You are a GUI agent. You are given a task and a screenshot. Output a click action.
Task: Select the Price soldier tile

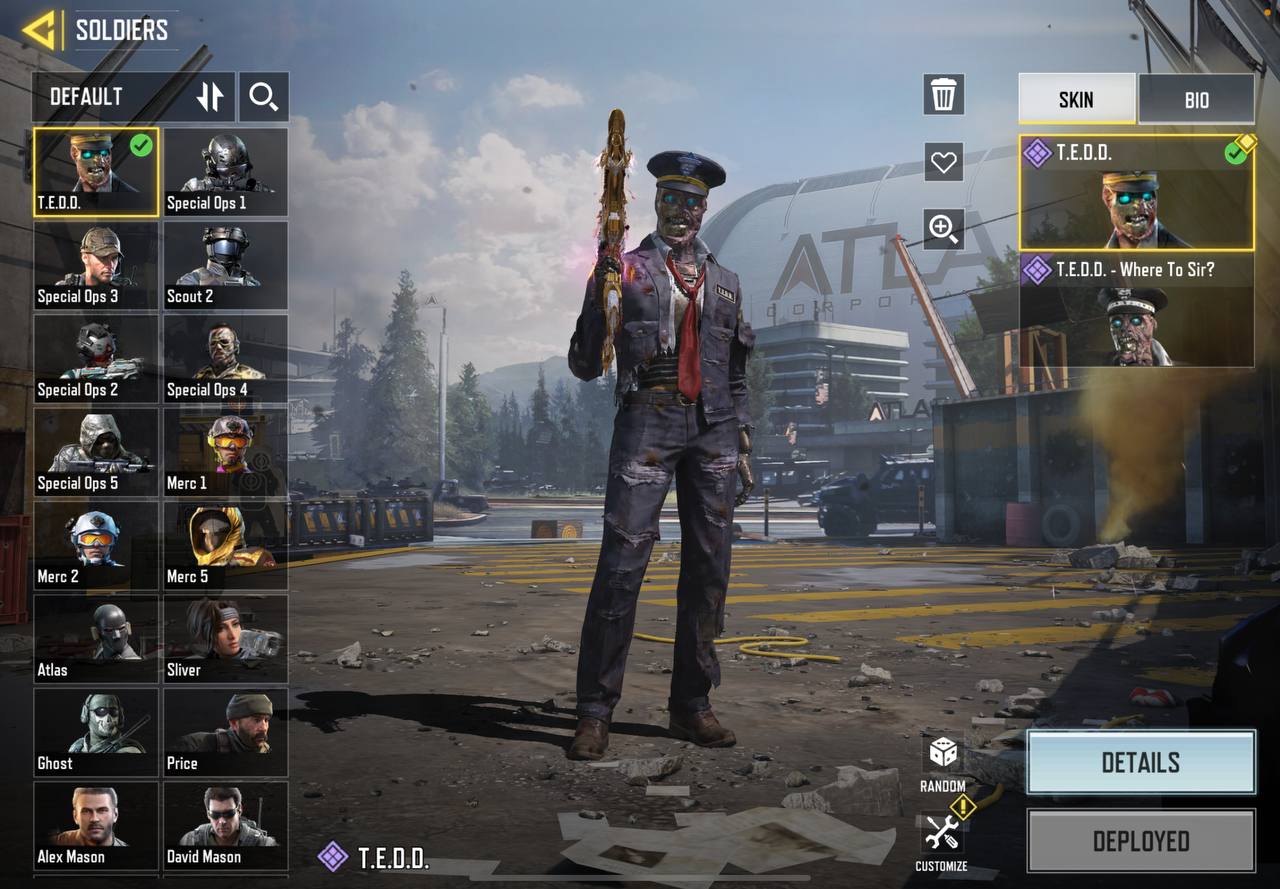click(225, 732)
